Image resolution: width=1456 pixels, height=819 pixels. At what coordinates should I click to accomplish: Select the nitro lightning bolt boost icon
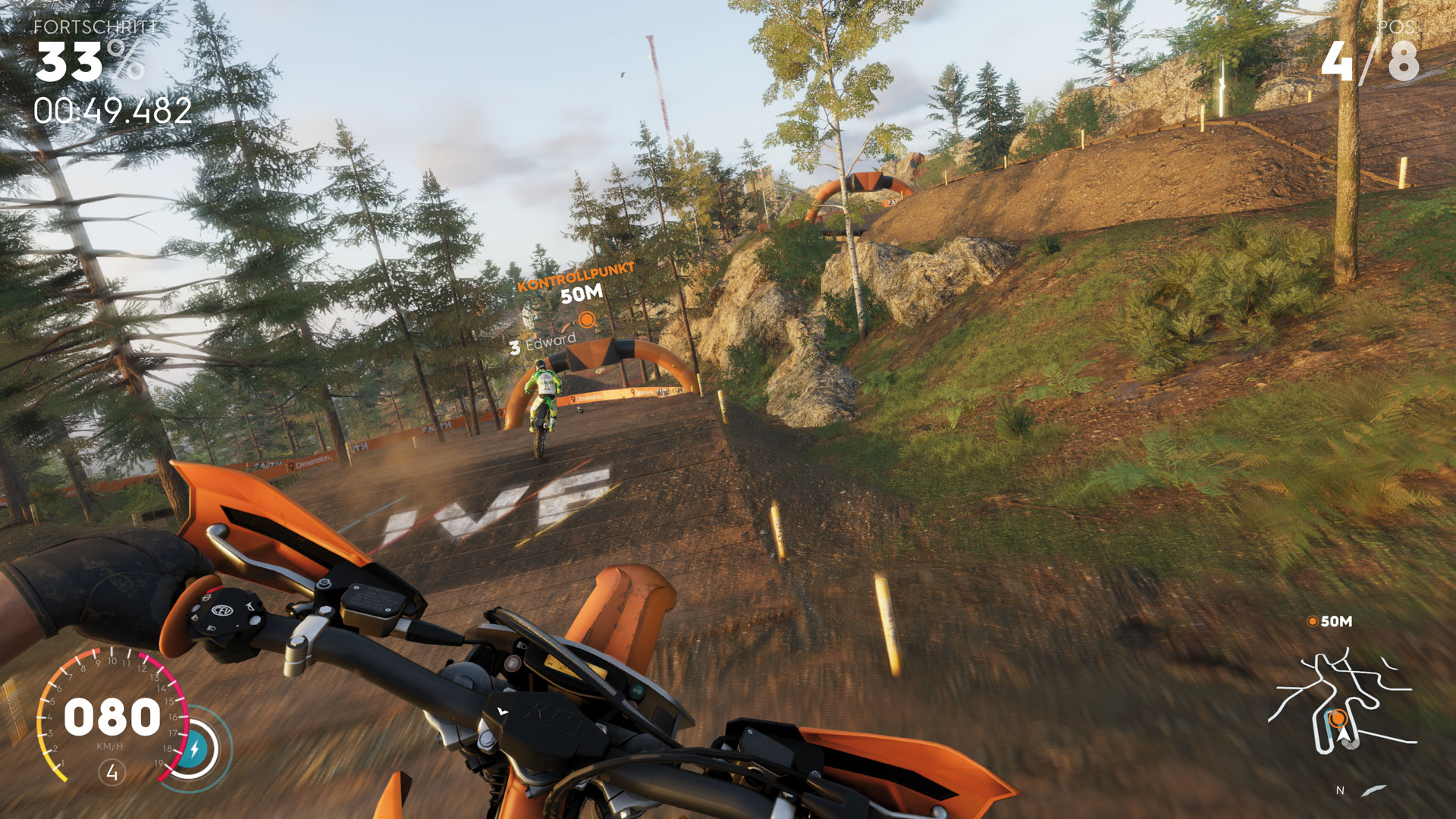point(194,749)
